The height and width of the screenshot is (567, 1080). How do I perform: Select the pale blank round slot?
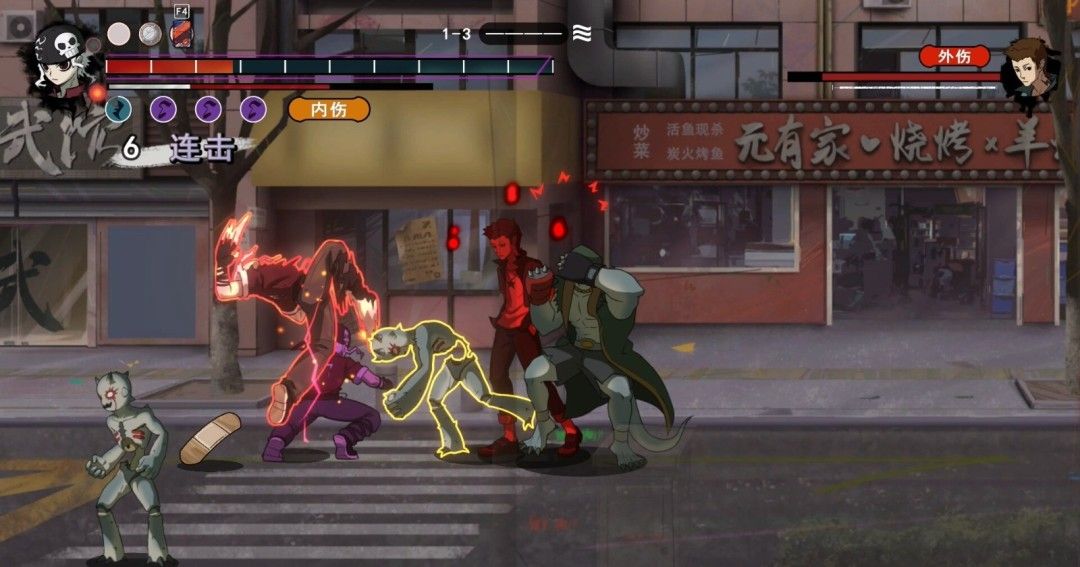pyautogui.click(x=119, y=34)
